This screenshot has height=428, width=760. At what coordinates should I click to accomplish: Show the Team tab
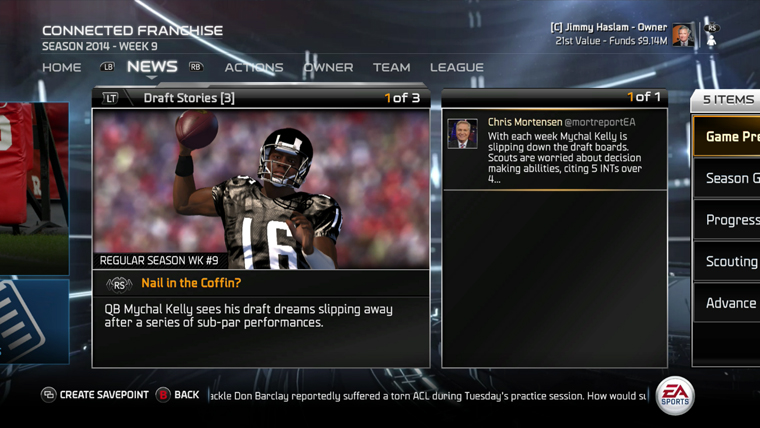point(391,67)
